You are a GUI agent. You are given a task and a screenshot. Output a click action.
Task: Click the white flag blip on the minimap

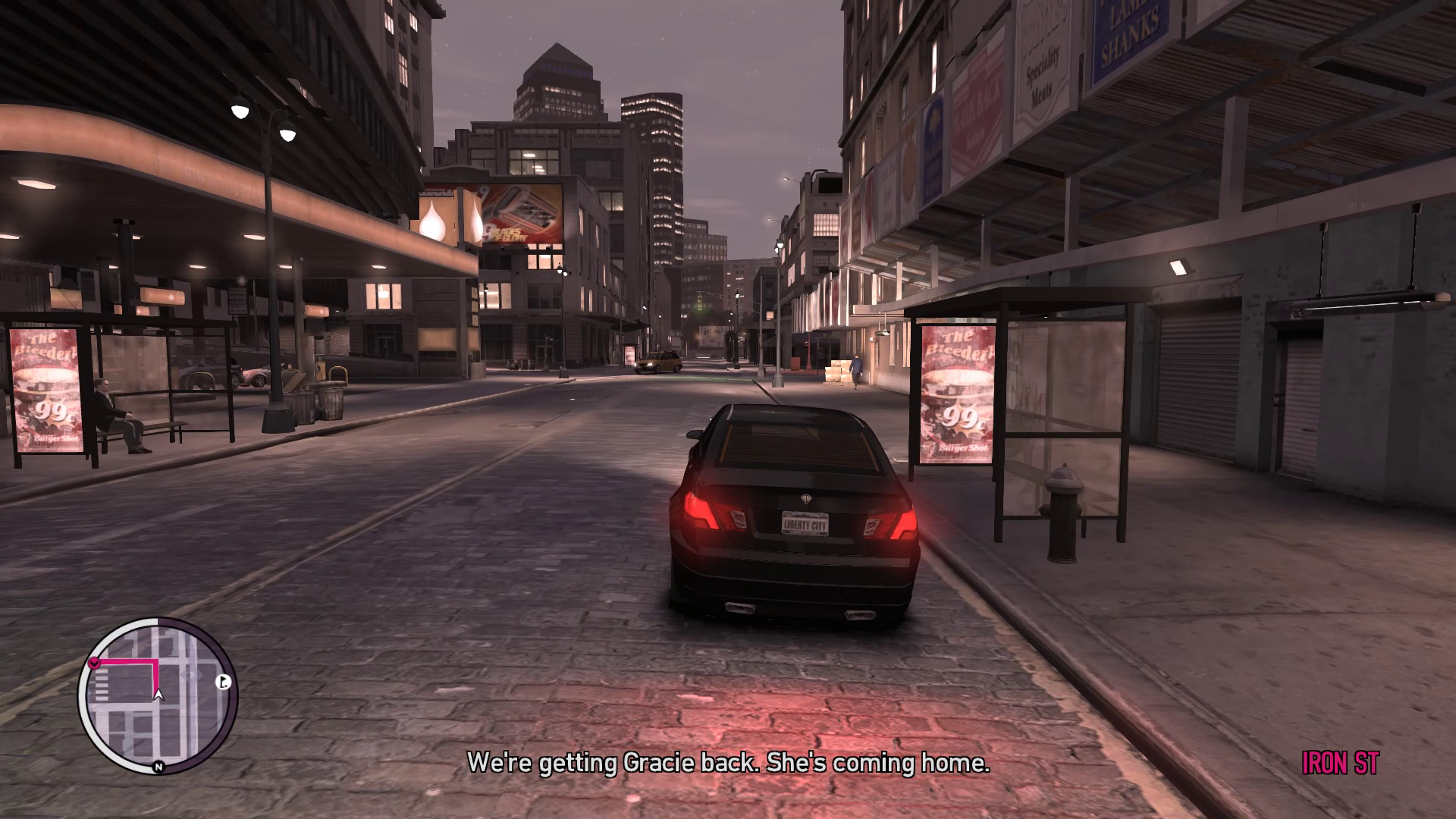[x=223, y=682]
